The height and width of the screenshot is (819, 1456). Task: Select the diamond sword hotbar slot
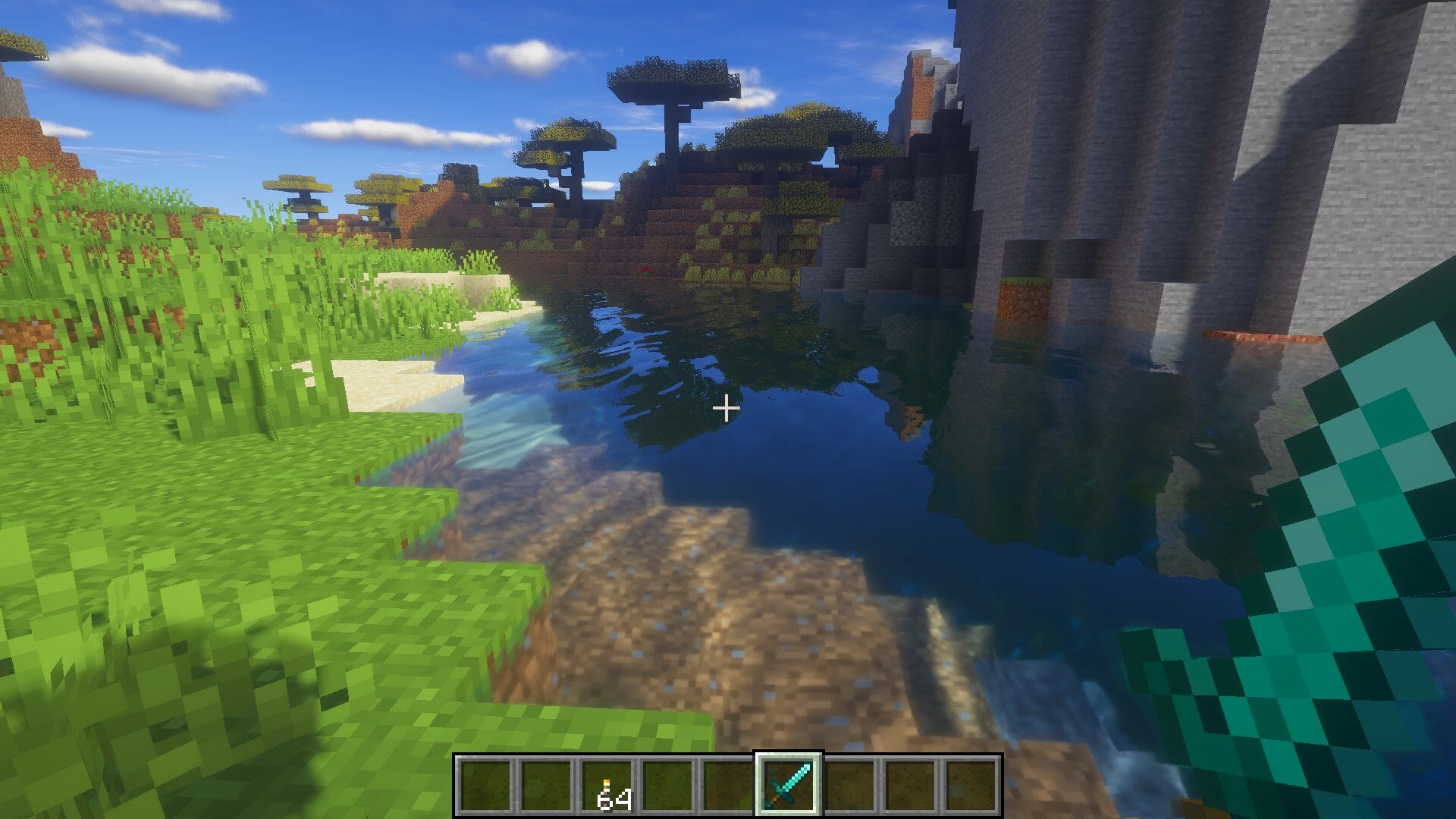click(x=788, y=784)
